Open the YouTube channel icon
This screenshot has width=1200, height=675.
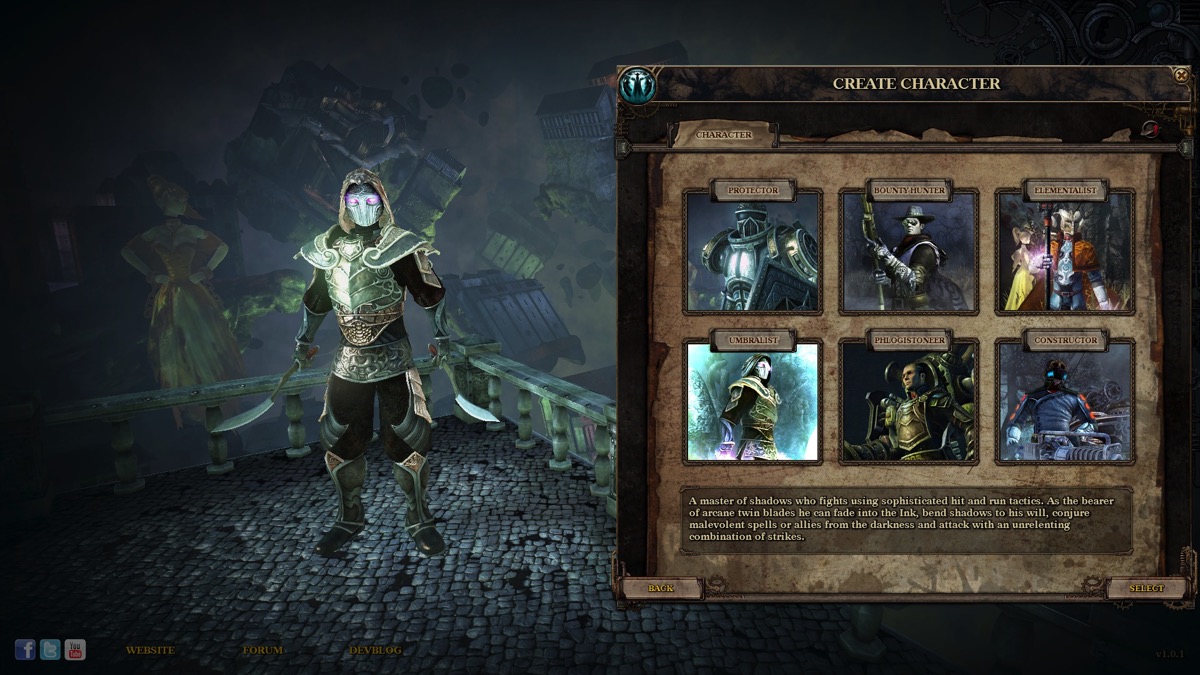click(75, 650)
